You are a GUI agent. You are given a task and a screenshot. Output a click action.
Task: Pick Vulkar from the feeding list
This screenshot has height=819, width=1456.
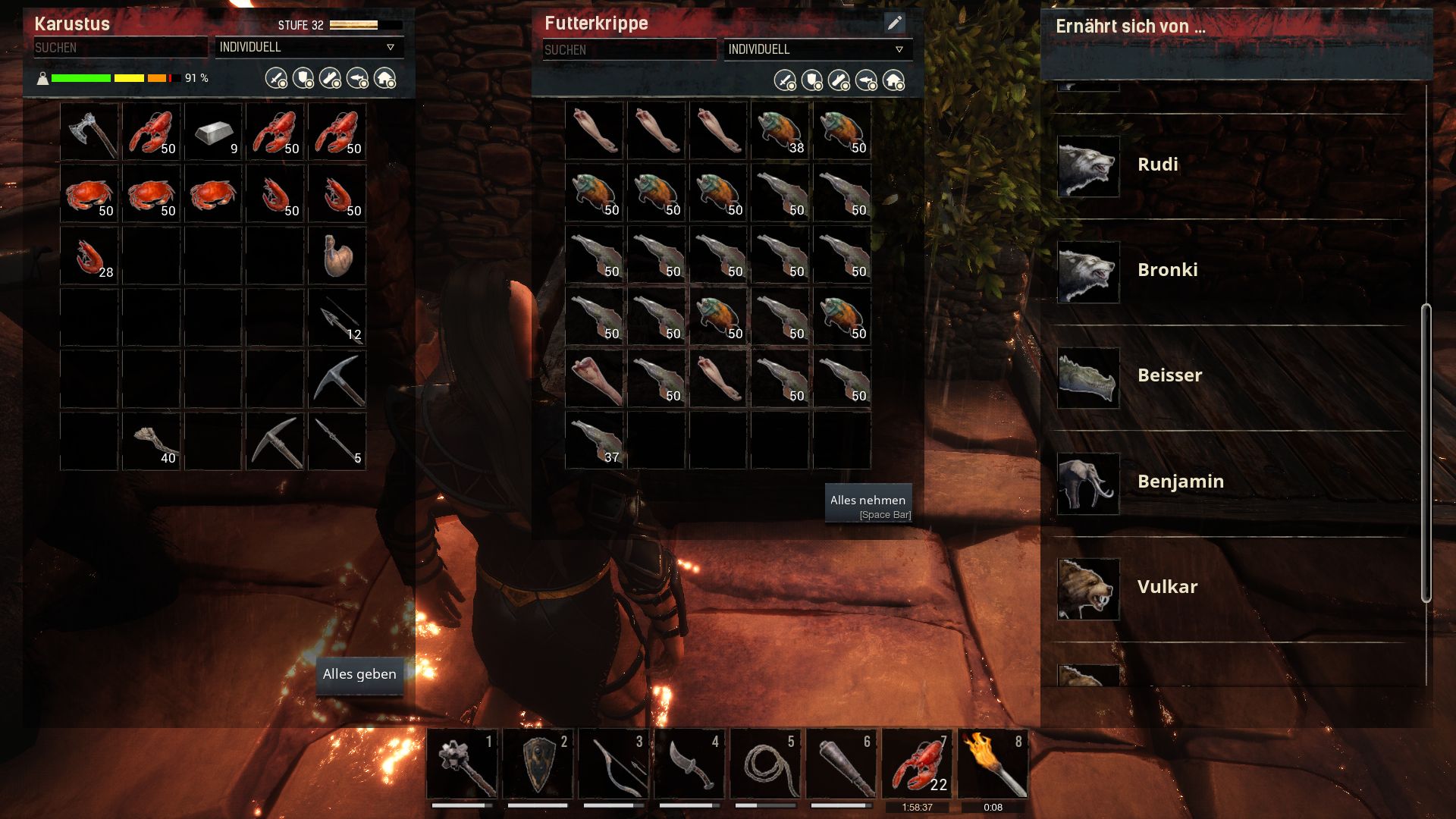coord(1166,588)
